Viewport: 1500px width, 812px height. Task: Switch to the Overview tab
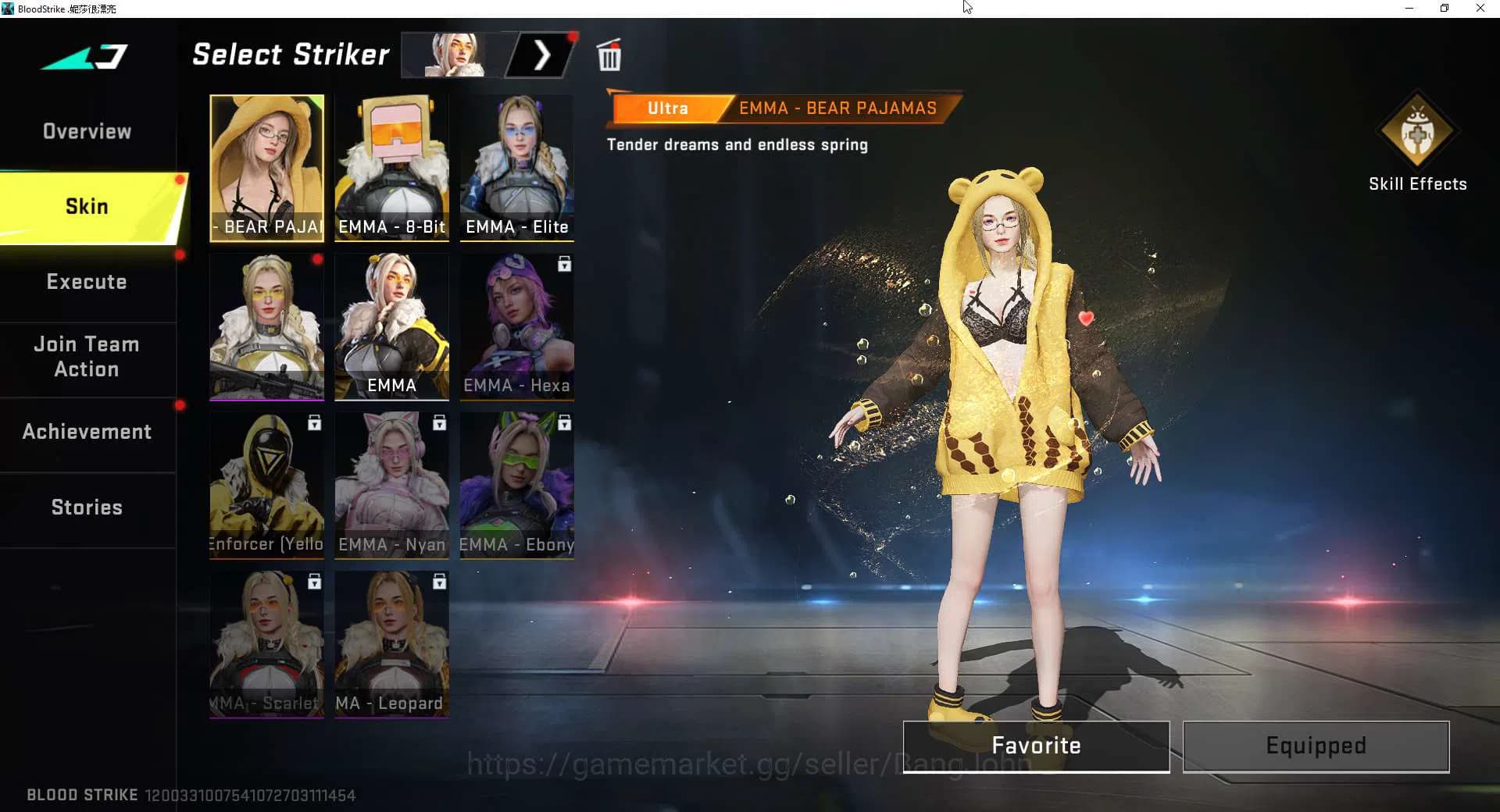(x=86, y=131)
